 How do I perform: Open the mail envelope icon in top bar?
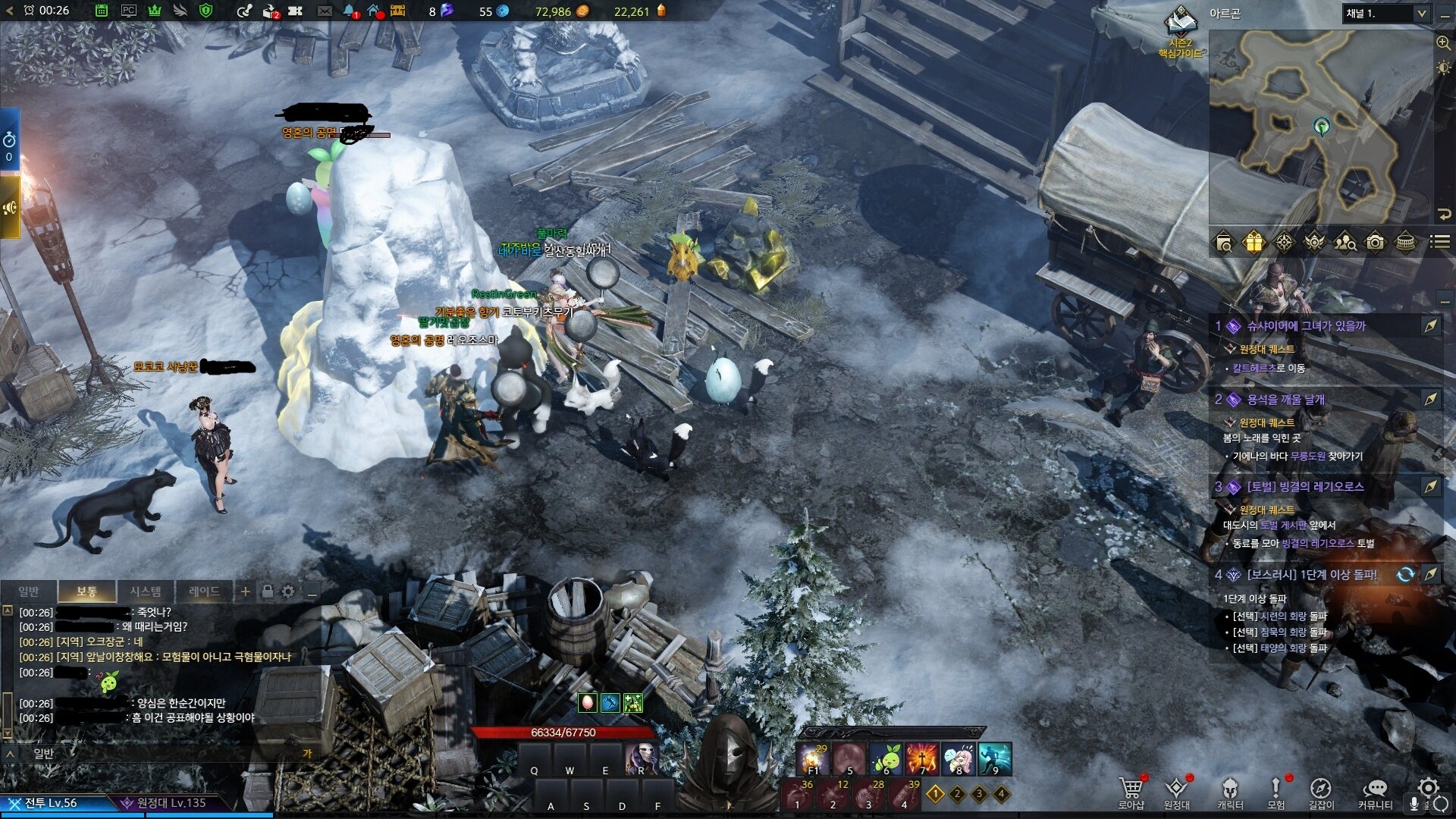pyautogui.click(x=325, y=11)
